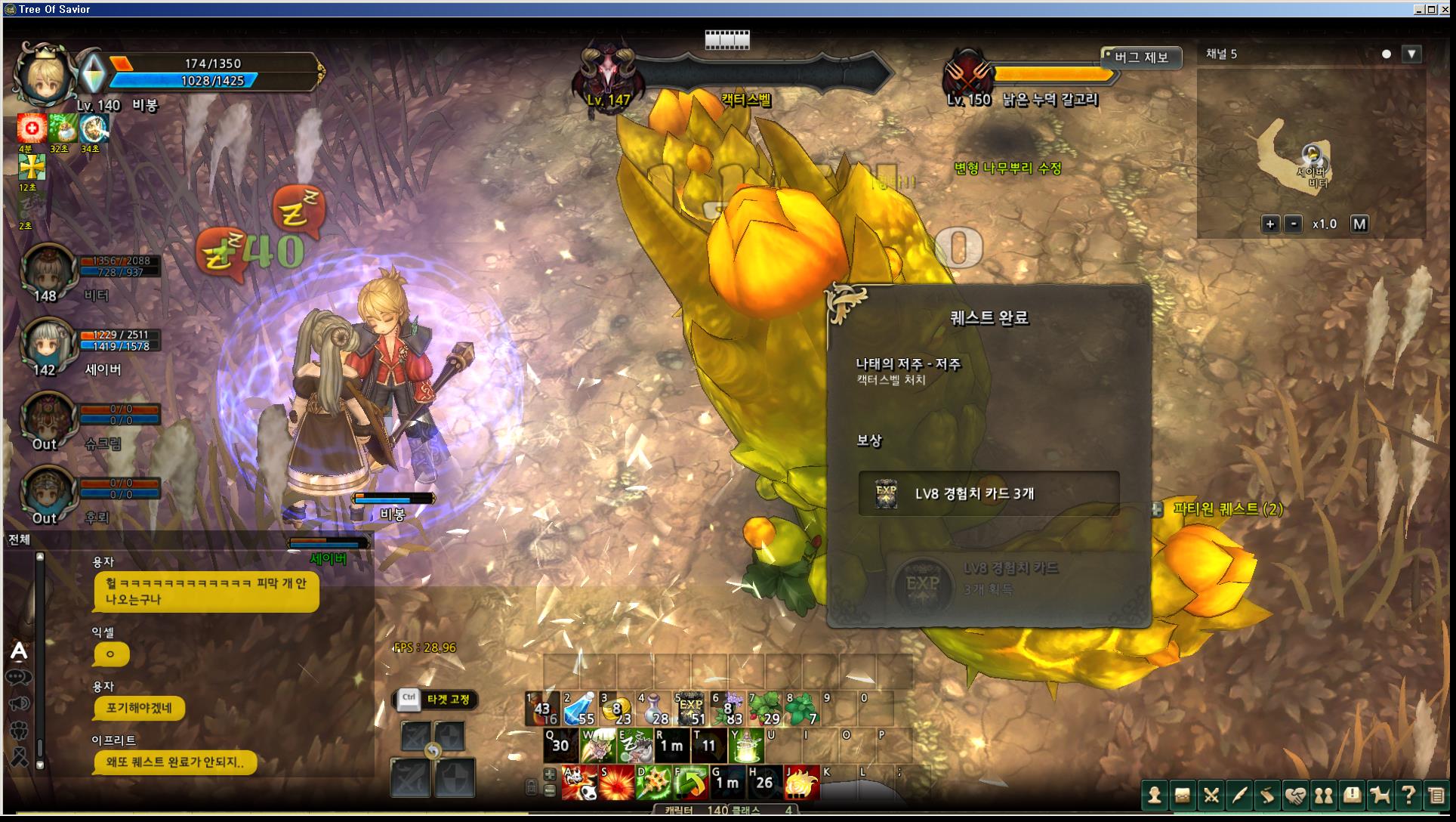
Task: Select party member 비터 portrait
Action: pos(48,270)
